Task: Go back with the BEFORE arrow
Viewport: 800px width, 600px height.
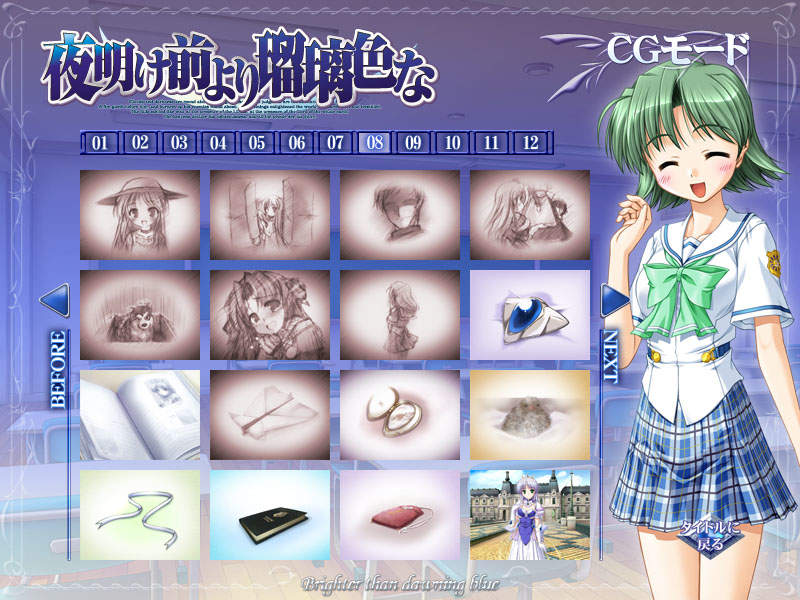Action: pos(55,300)
